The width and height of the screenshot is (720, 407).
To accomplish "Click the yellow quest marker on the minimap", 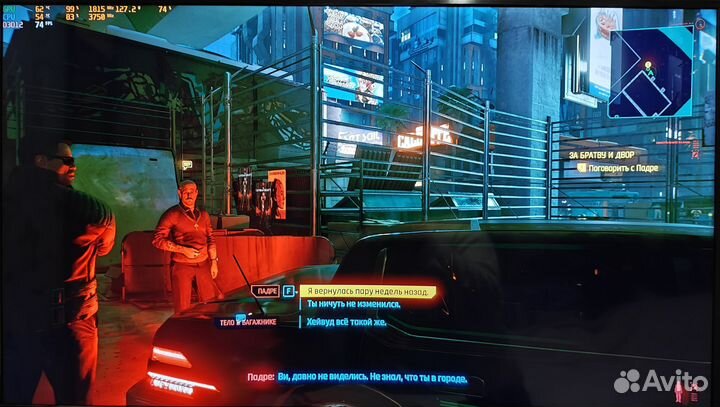I will point(648,68).
